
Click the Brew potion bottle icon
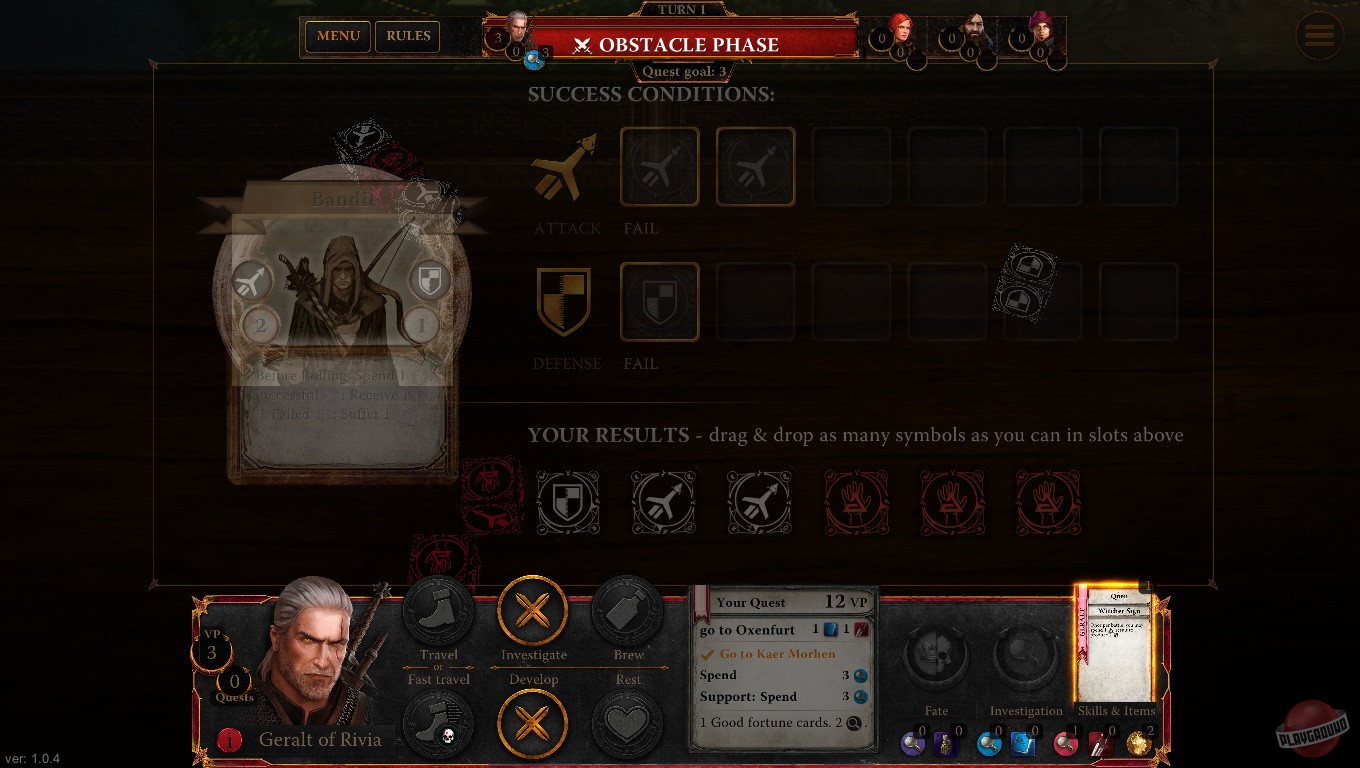tap(627, 611)
